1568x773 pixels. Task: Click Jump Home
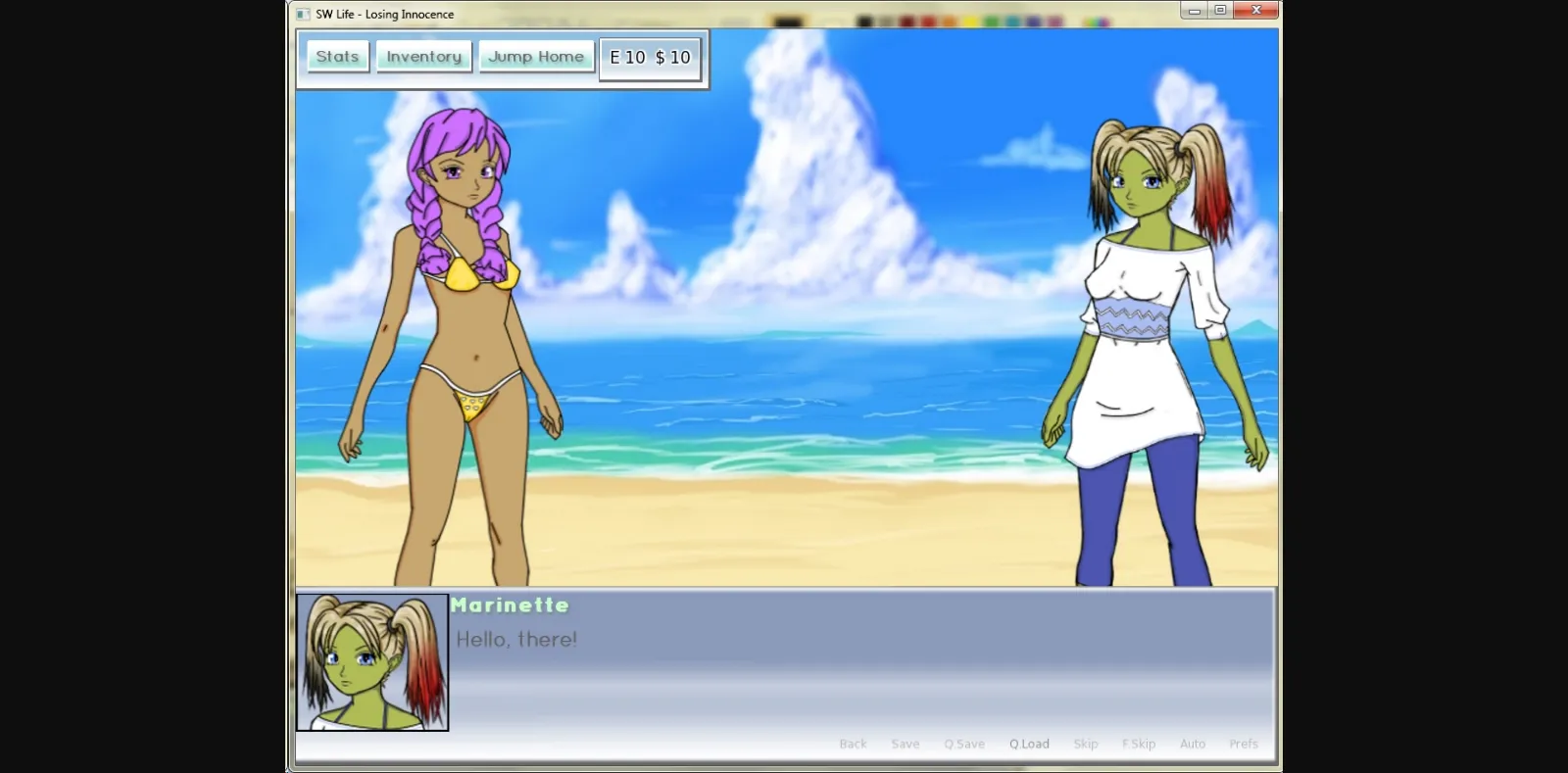[537, 56]
